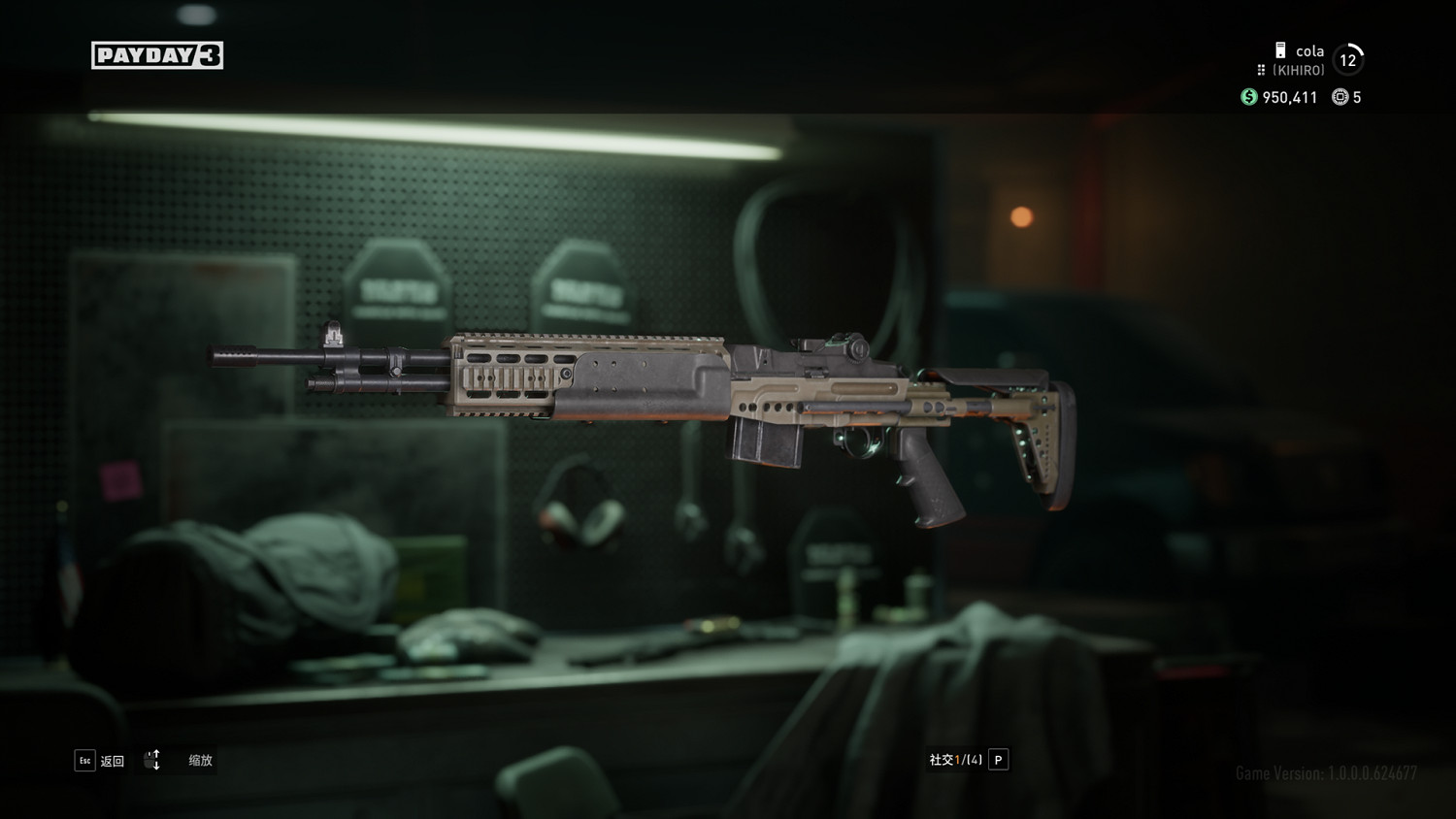Open the 社交 social panel

tap(968, 760)
